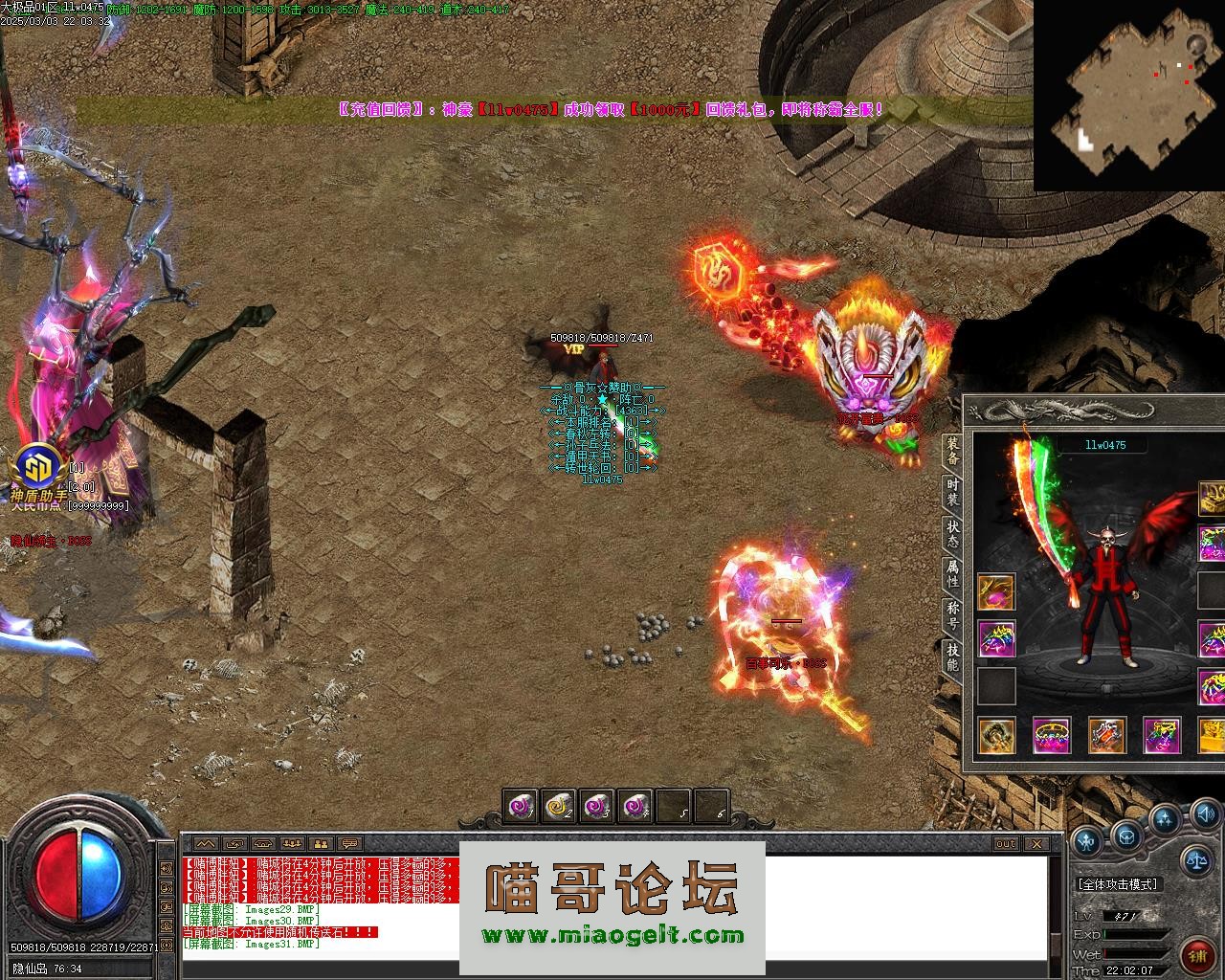The image size is (1225, 980).
Task: Open the 称号 titles tab
Action: (952, 615)
